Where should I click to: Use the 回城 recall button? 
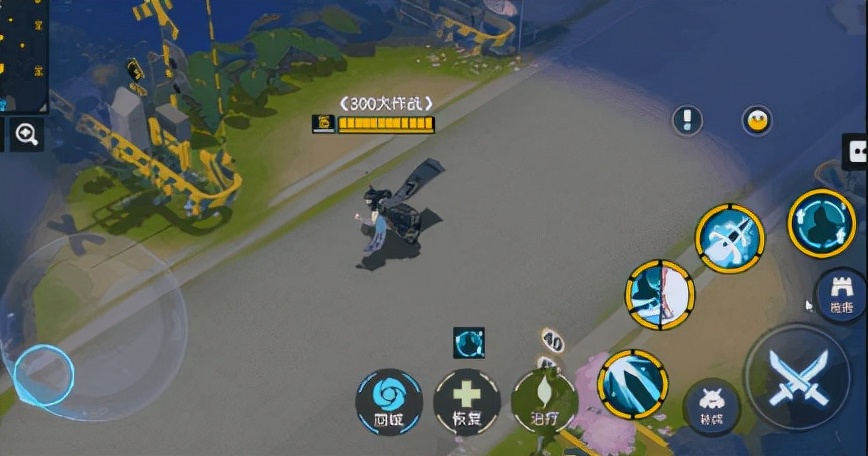[388, 401]
